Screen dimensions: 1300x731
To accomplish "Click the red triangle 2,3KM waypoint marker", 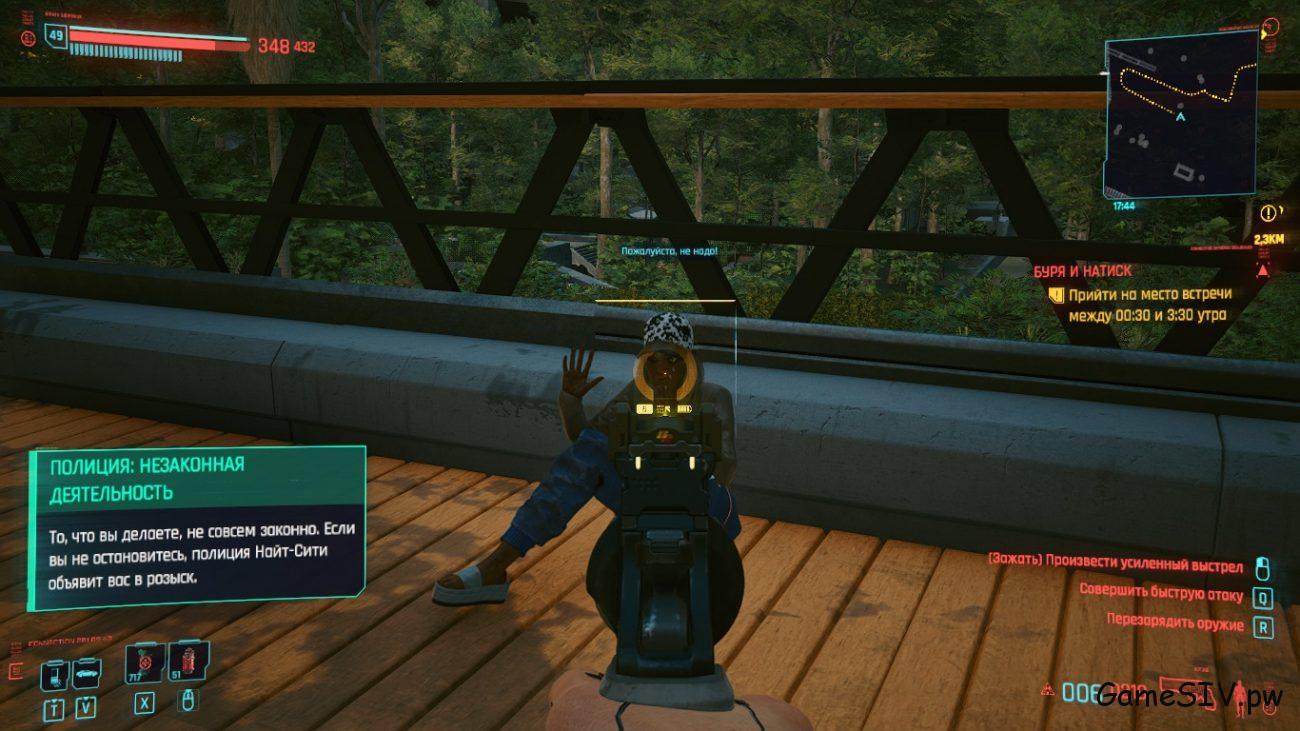I will click(1262, 269).
